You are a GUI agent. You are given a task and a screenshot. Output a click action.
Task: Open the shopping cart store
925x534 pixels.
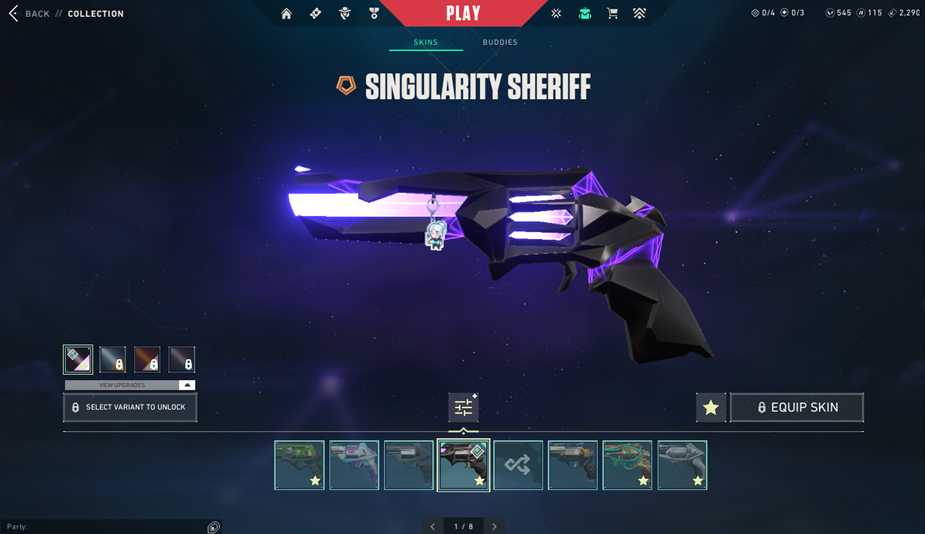(x=612, y=14)
